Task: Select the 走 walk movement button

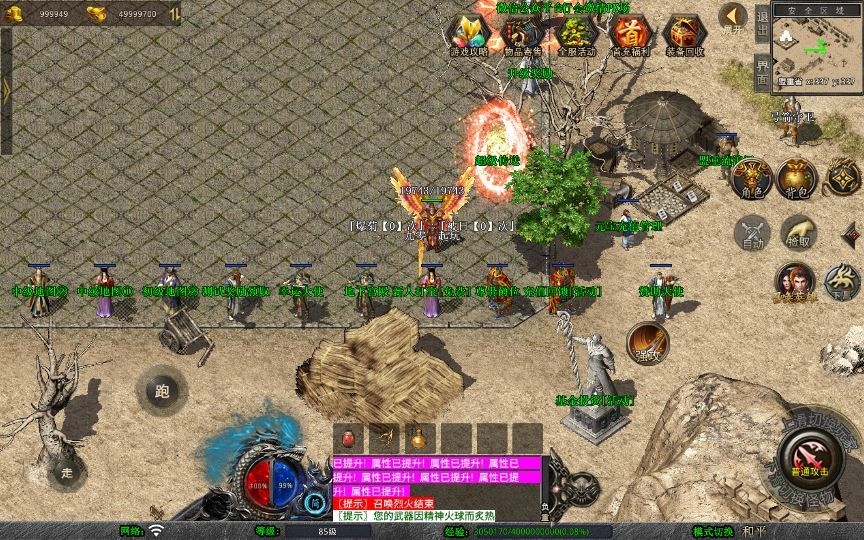Action: coord(67,470)
